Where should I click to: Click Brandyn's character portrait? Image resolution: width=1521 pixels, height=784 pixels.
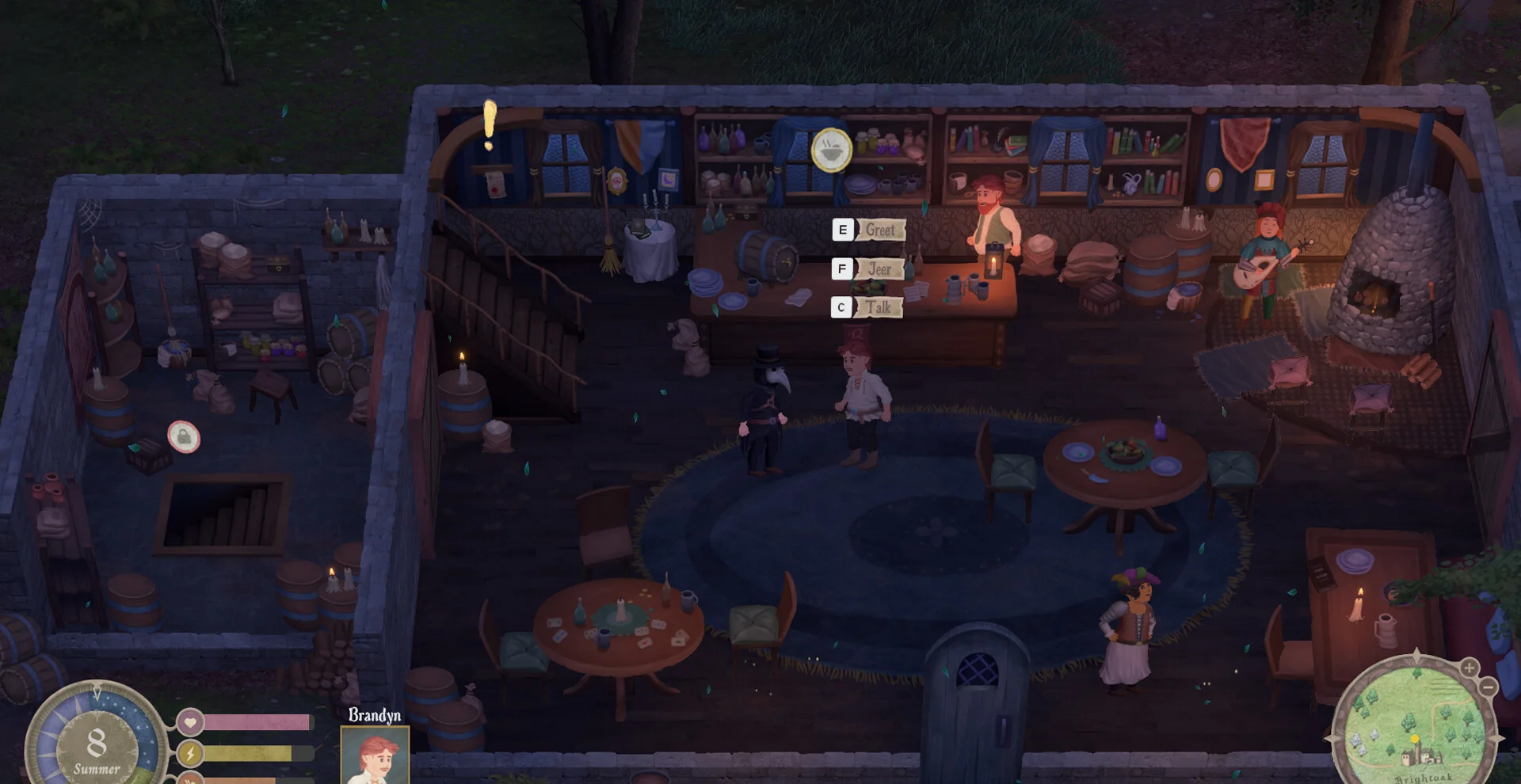tap(375, 755)
